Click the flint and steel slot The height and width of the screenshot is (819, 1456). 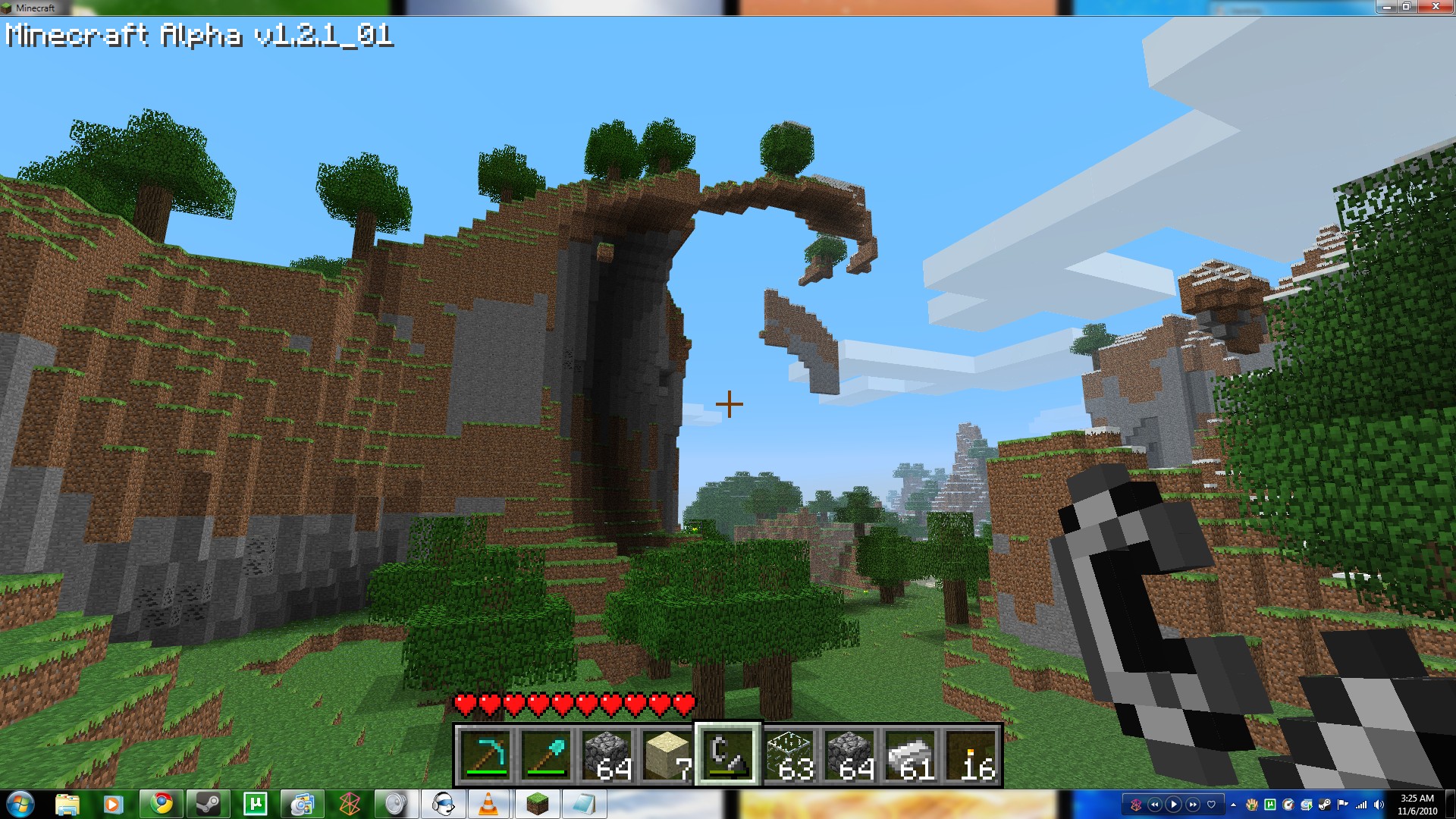click(x=728, y=755)
